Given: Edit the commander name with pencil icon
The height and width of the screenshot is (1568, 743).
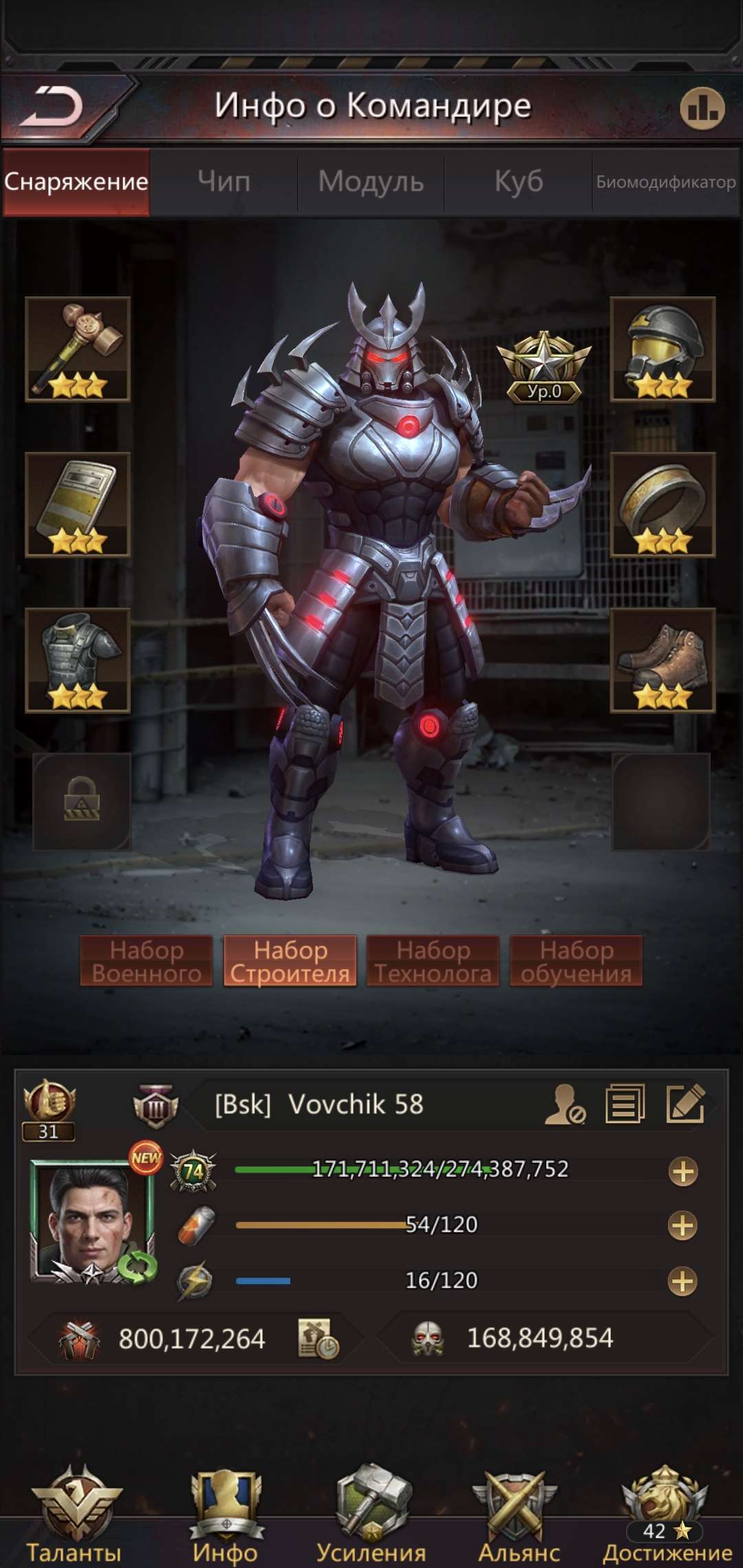Looking at the screenshot, I should click(685, 1104).
